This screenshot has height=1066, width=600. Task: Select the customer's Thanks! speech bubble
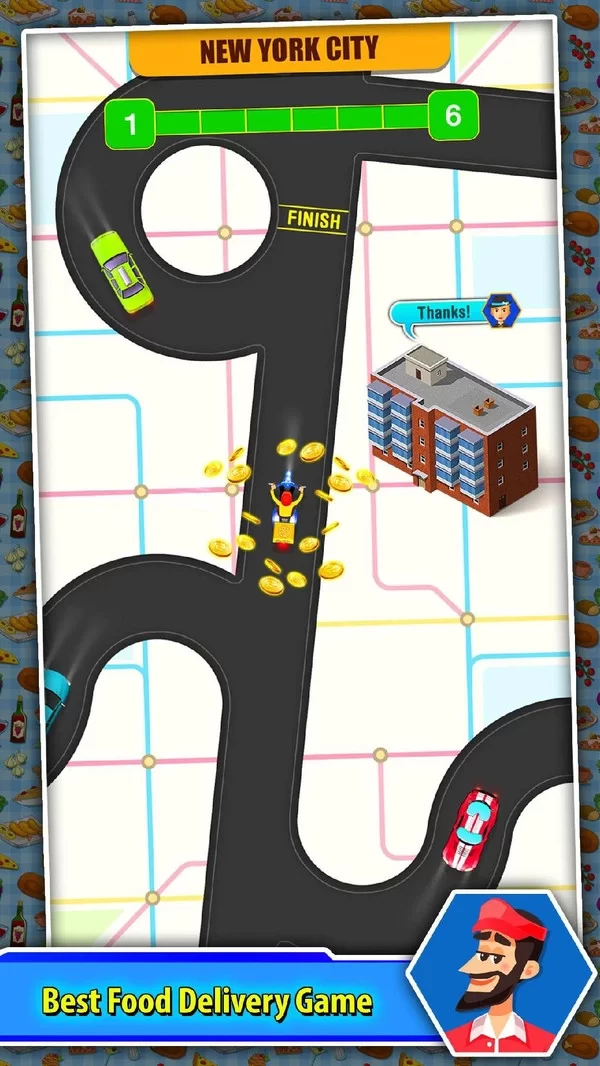442,313
